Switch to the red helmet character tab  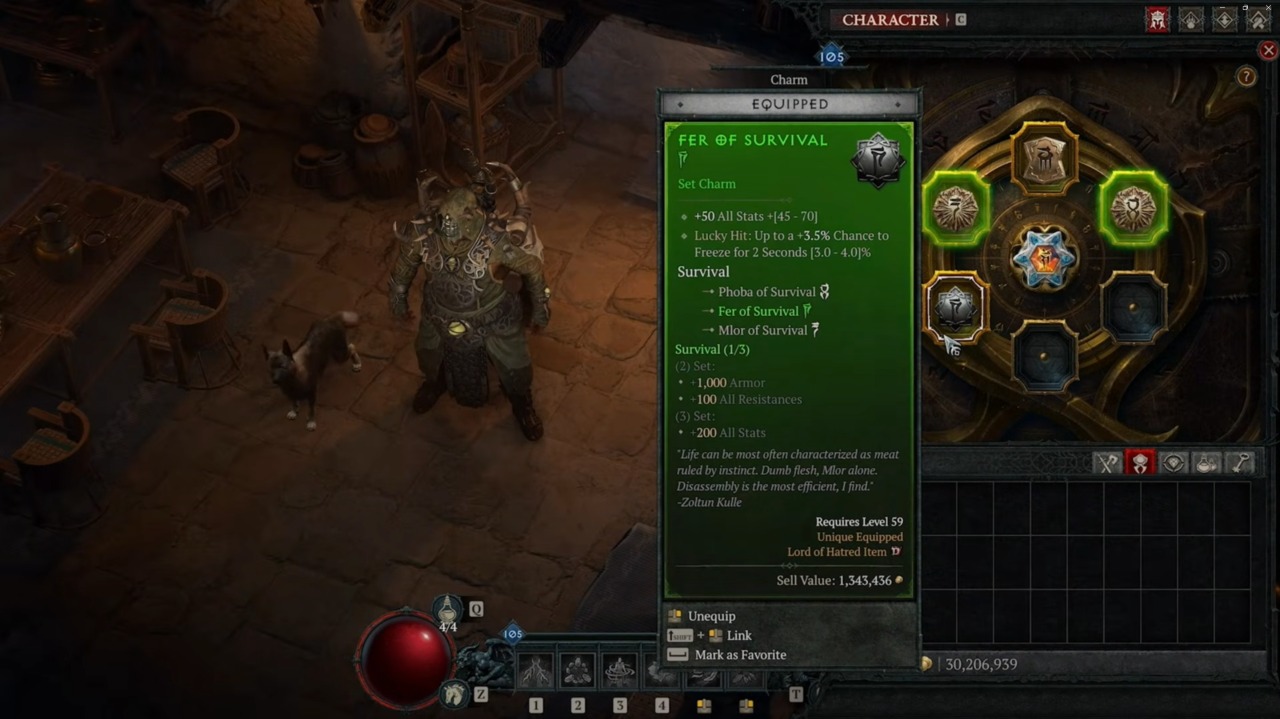pyautogui.click(x=1157, y=20)
